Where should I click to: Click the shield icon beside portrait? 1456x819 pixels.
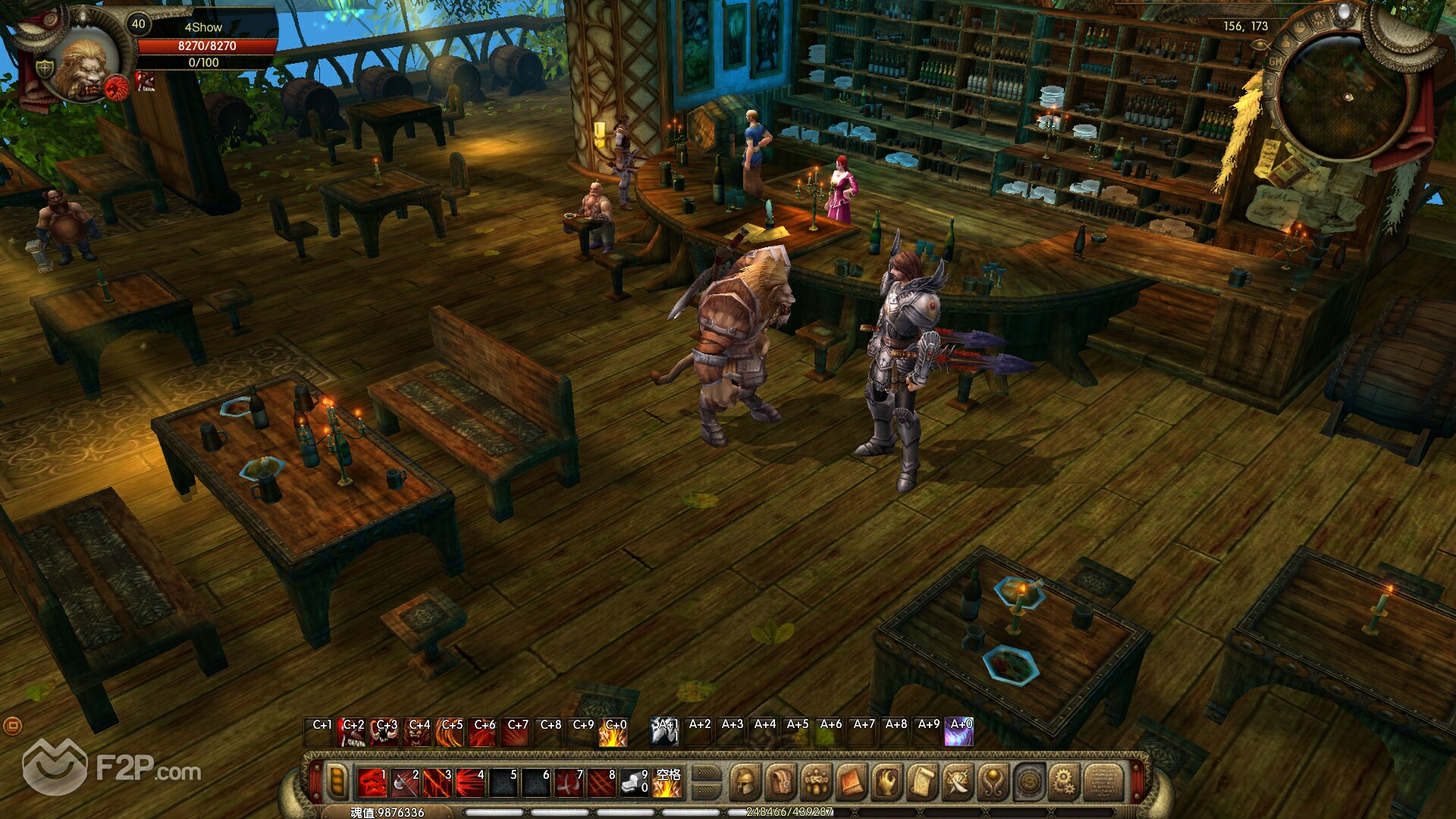[45, 68]
